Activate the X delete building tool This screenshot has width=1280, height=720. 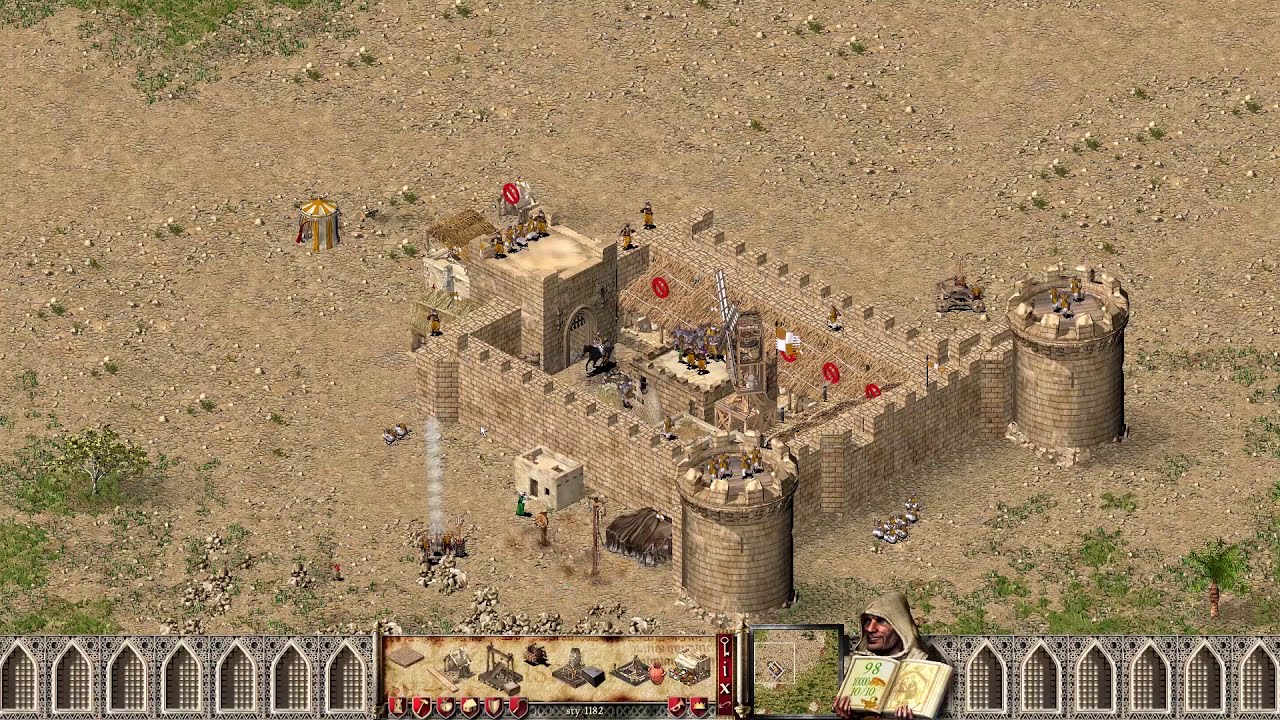click(x=726, y=688)
